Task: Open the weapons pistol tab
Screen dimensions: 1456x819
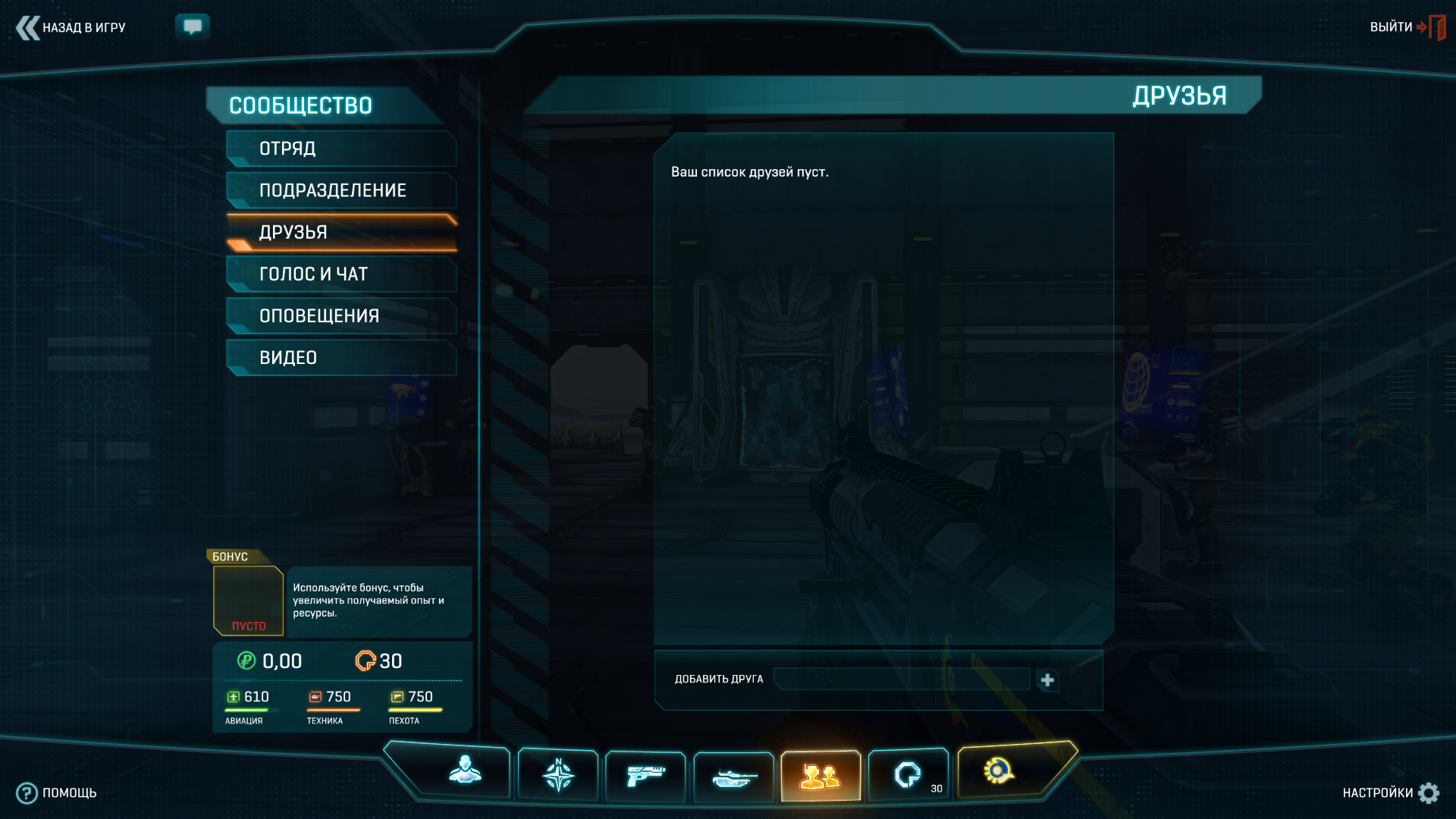Action: pos(645,776)
